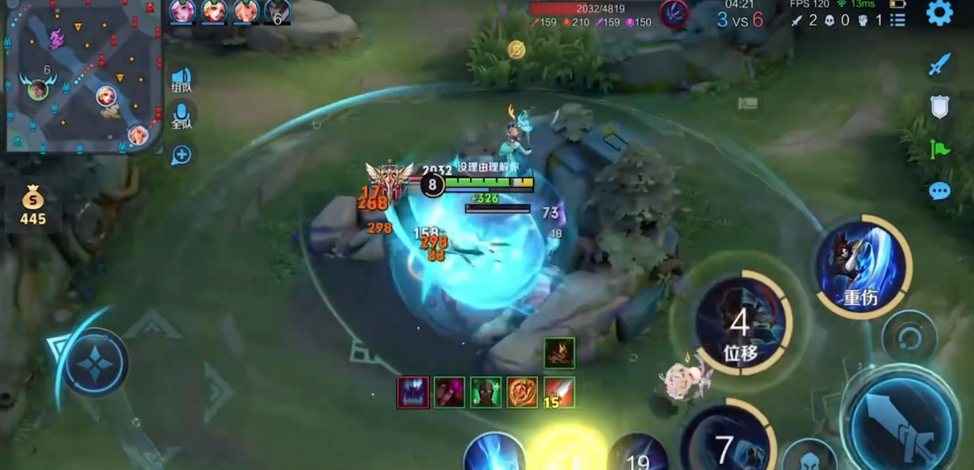
Task: Tap the green flag rally signal
Action: (939, 149)
